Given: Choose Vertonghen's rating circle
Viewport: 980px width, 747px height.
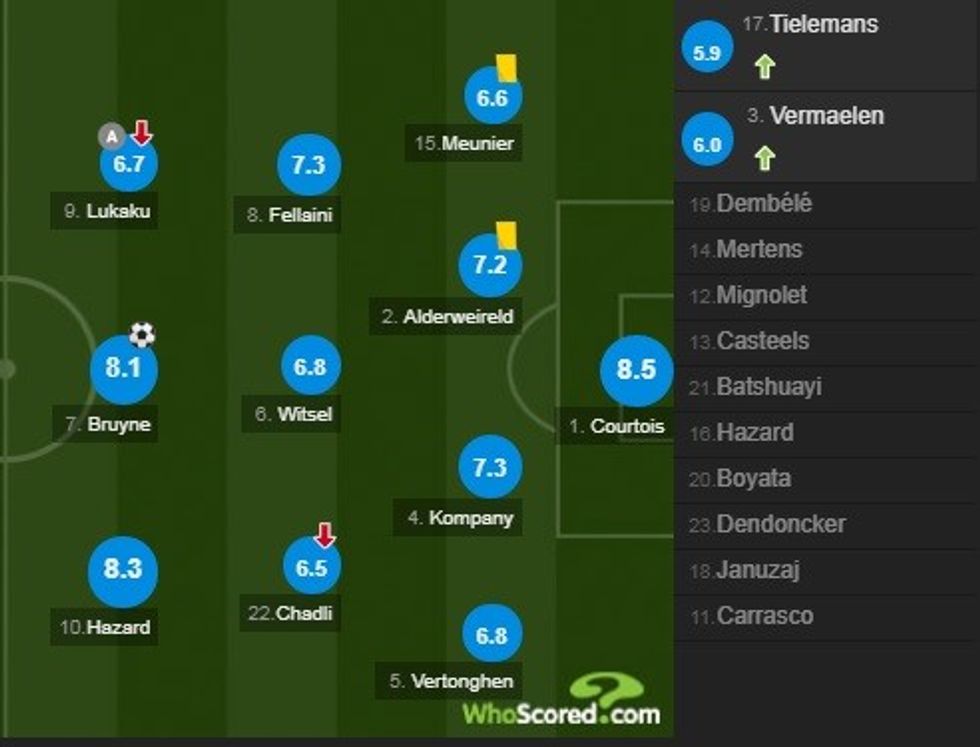Looking at the screenshot, I should tap(491, 635).
